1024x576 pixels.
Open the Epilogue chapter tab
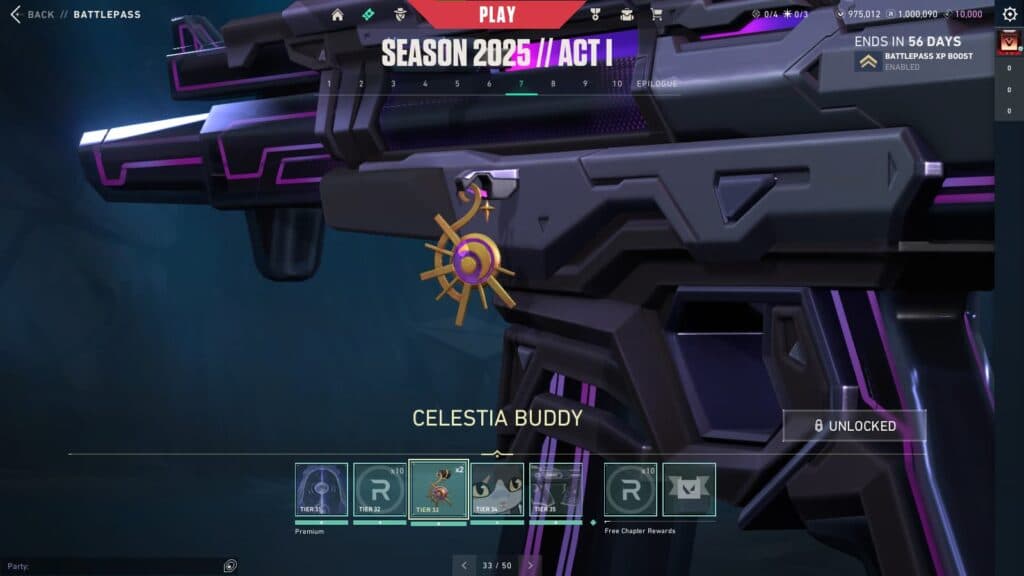pos(657,84)
